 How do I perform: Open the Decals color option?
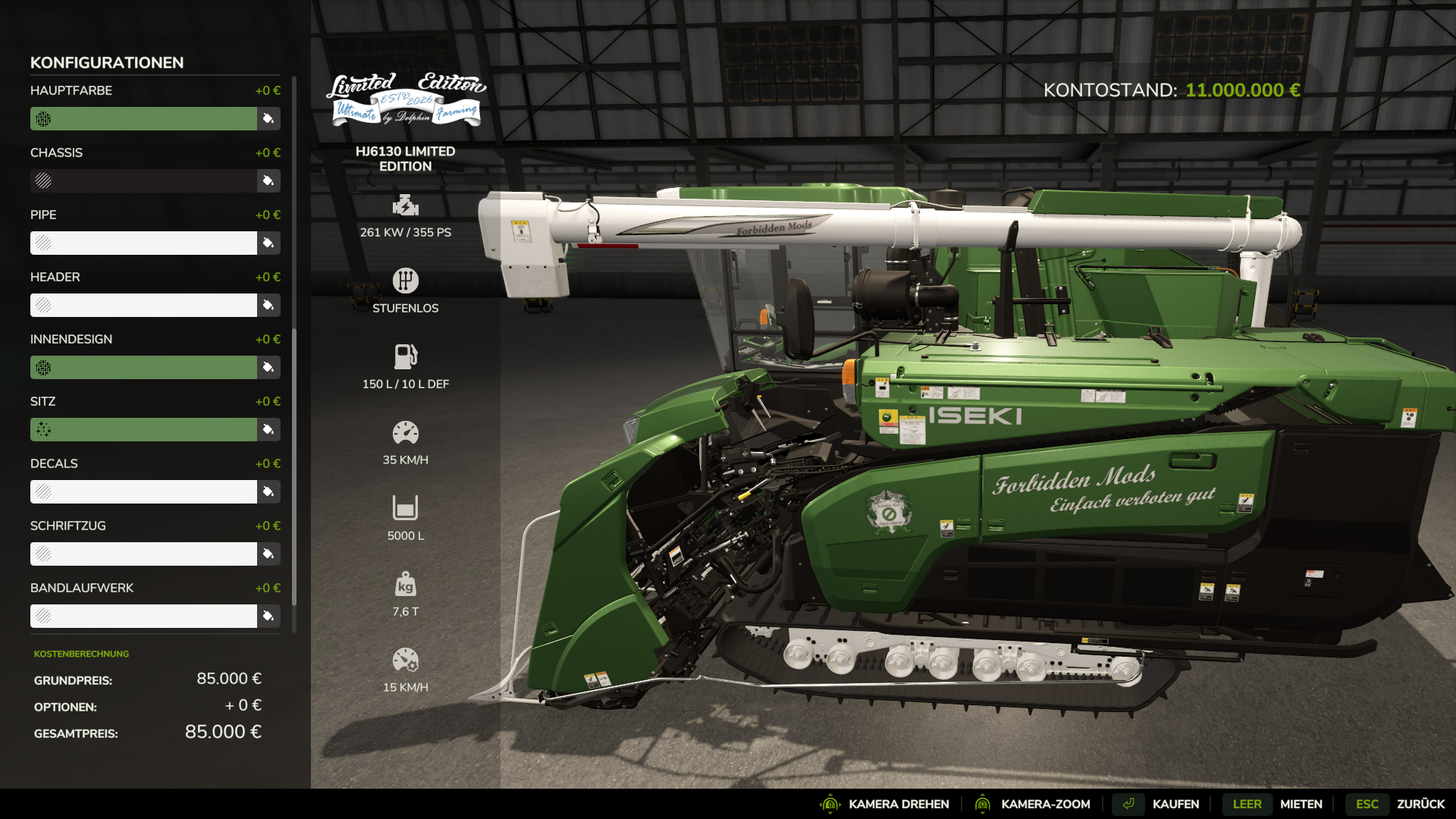point(143,491)
